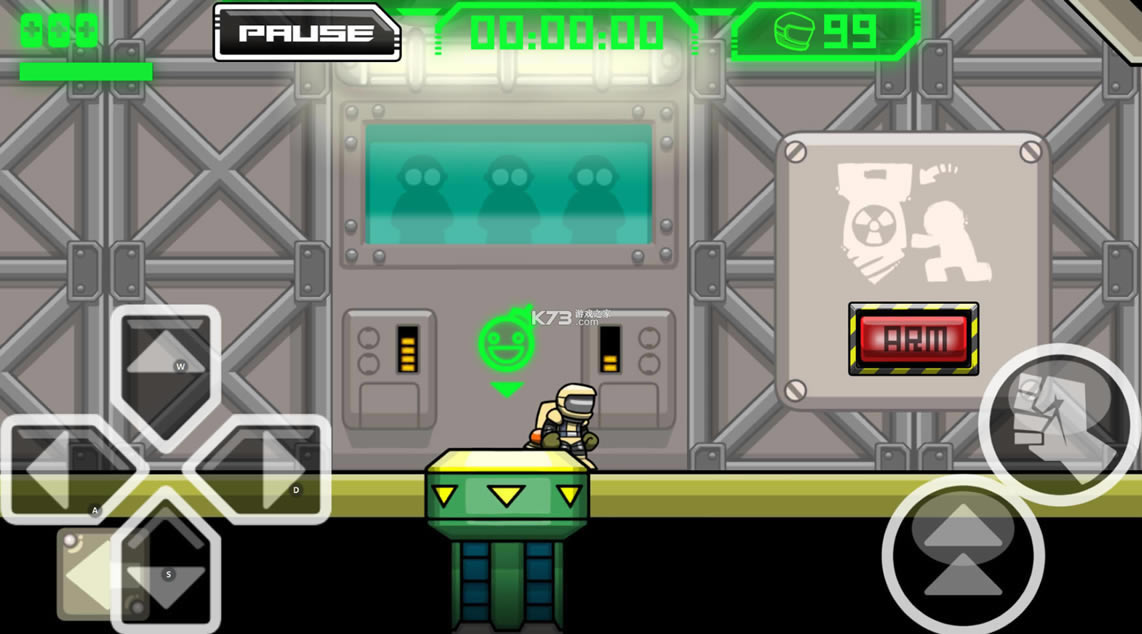Move right using the D-pad right arrow
Image resolution: width=1142 pixels, height=634 pixels.
click(268, 470)
